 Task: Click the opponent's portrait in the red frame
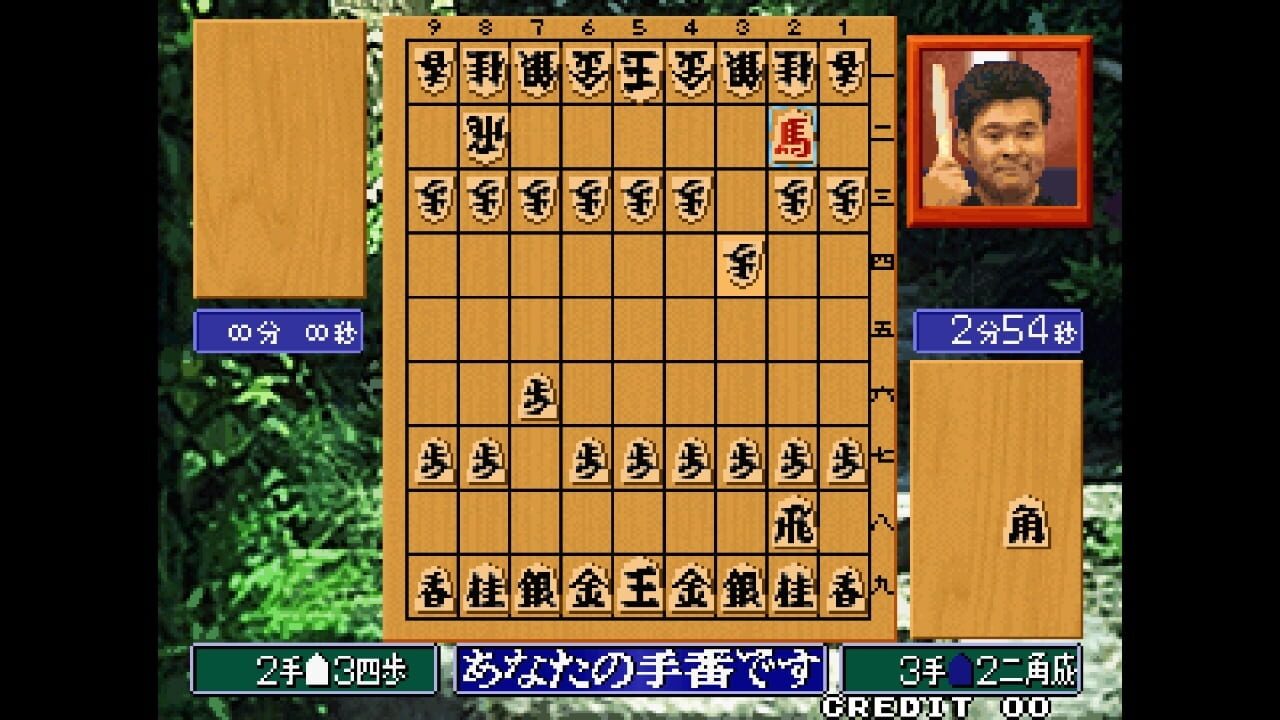pos(997,130)
